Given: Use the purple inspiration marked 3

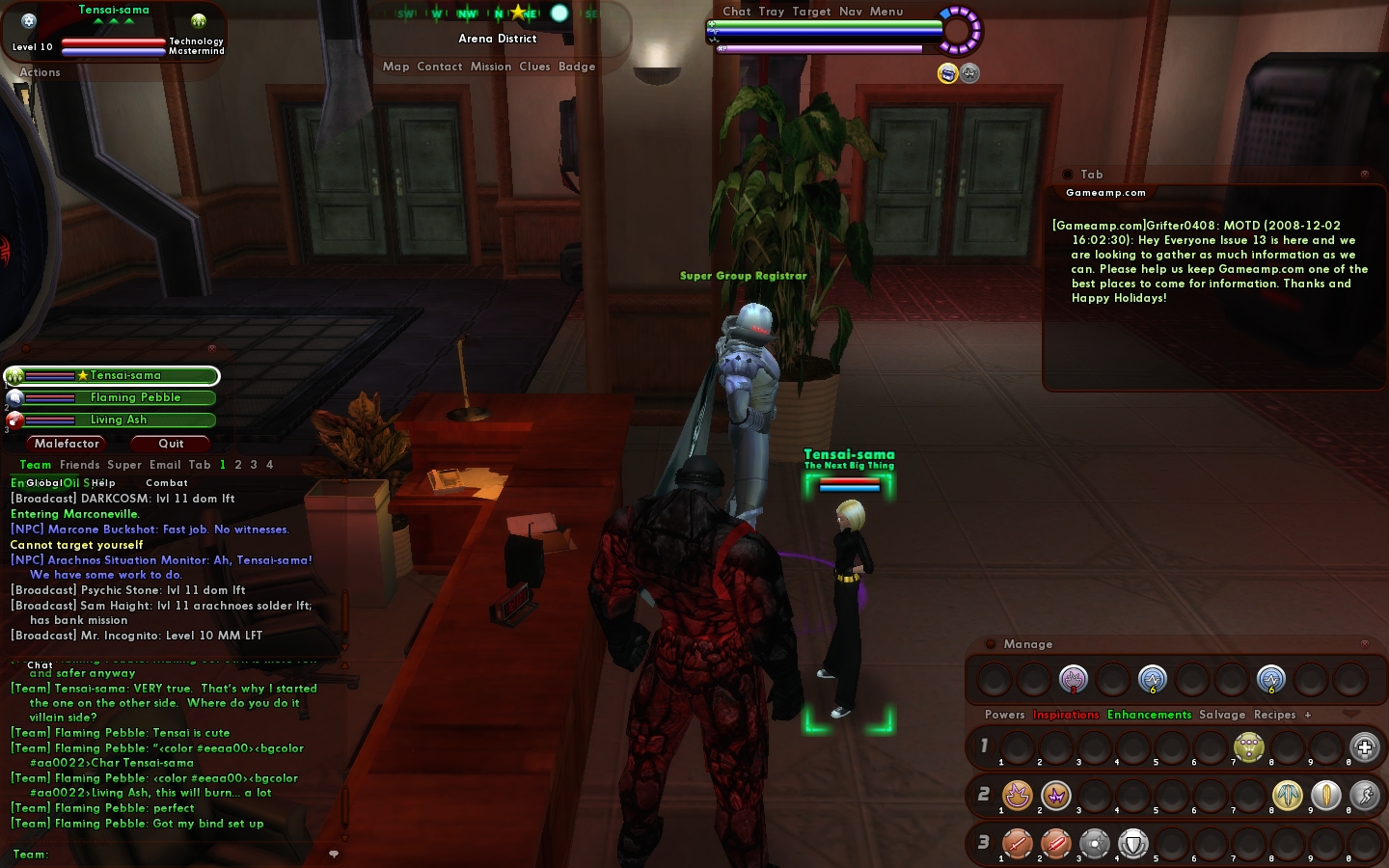Looking at the screenshot, I should pyautogui.click(x=1073, y=679).
